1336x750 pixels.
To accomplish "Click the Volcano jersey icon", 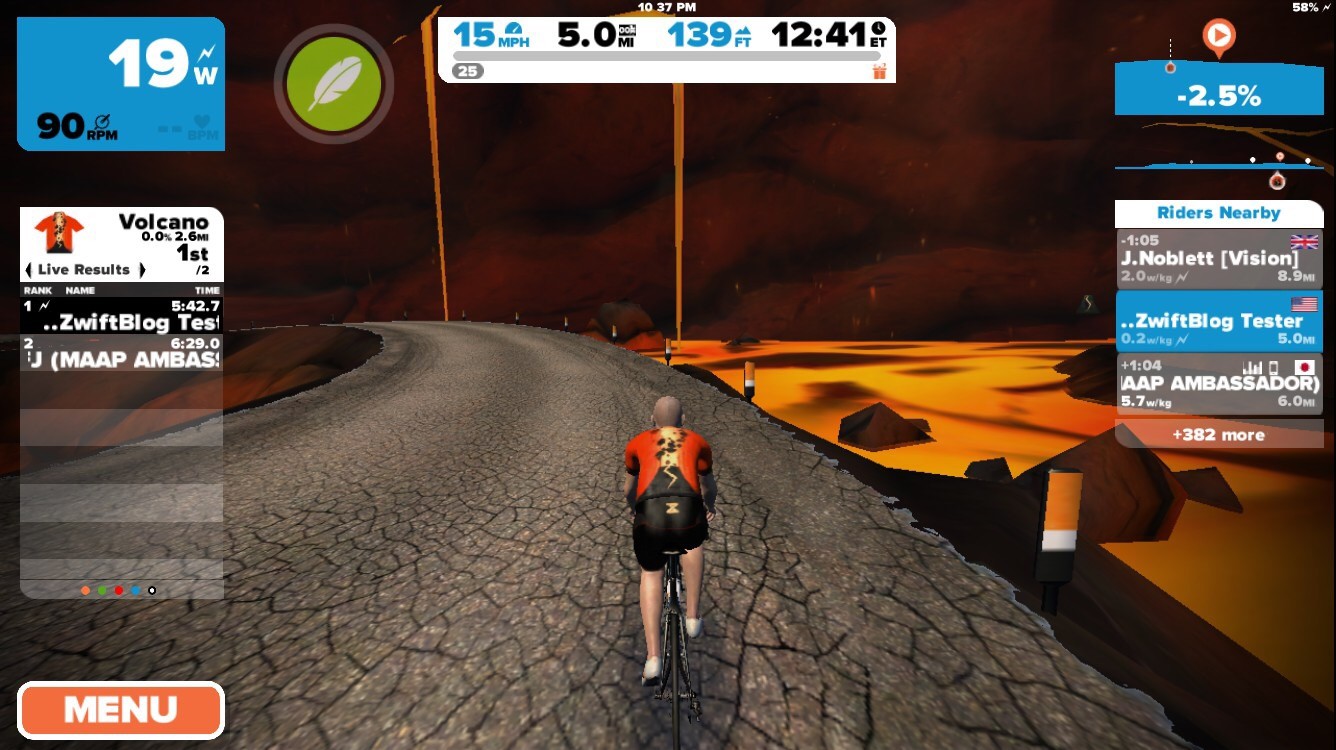I will coord(59,233).
